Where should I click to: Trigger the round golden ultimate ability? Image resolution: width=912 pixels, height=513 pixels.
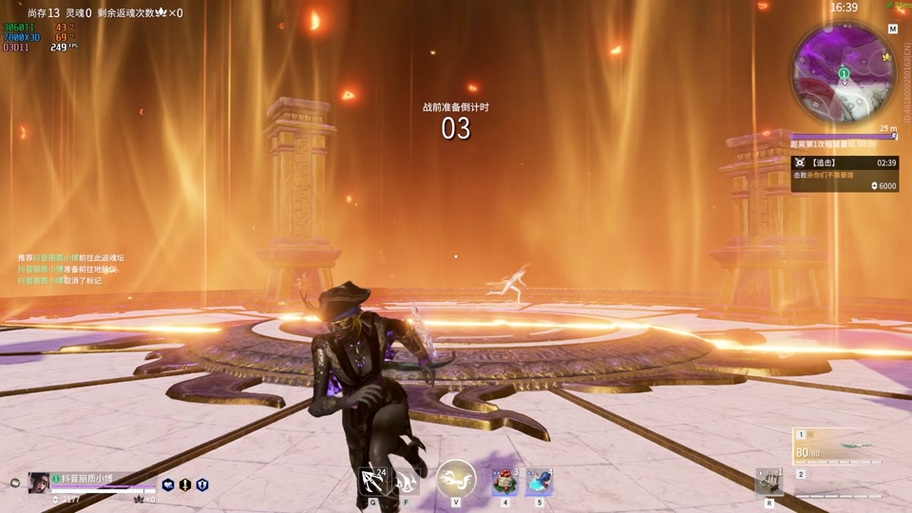click(x=456, y=479)
